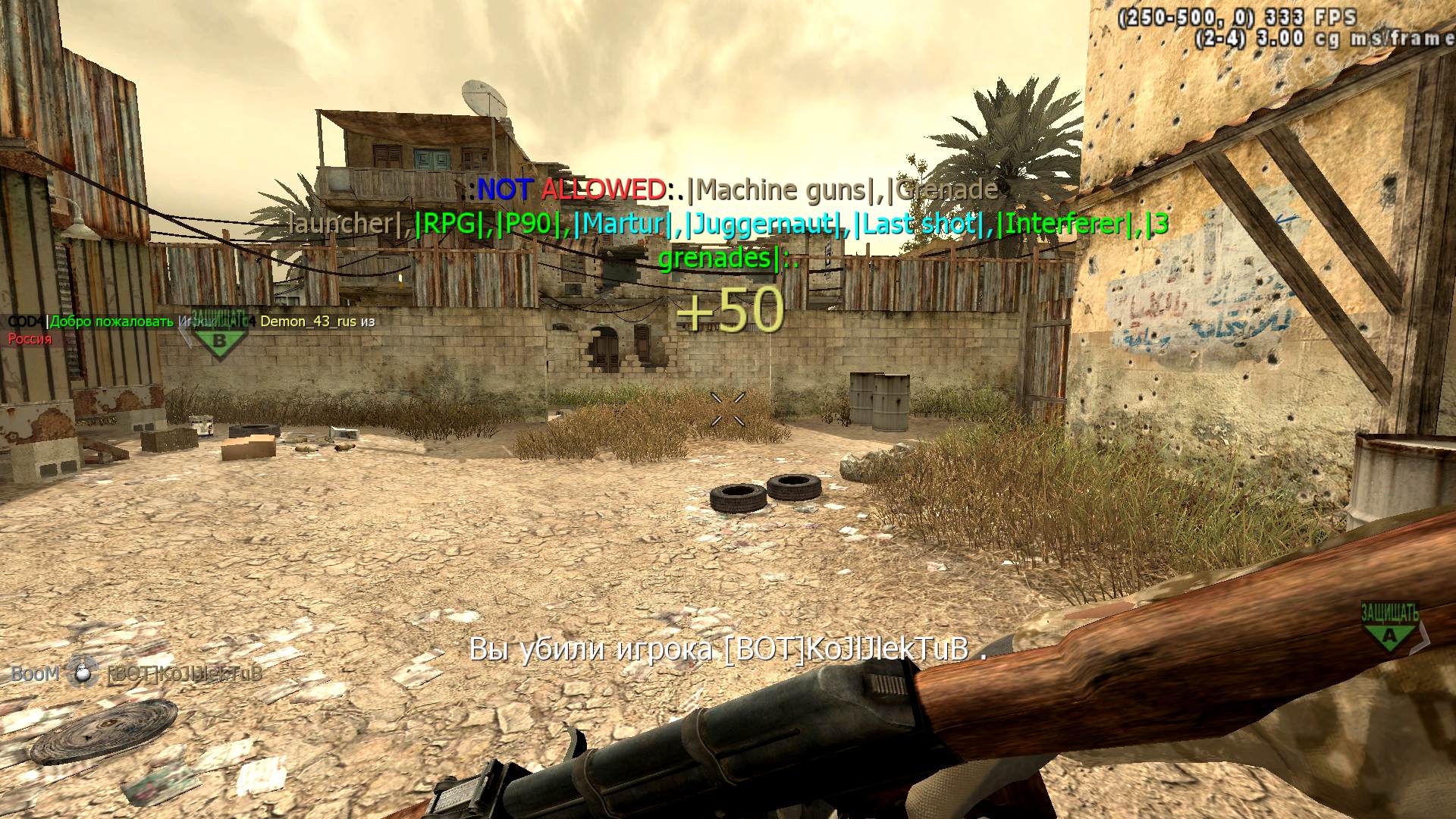Click the grenade icon in the kill feed

(x=82, y=673)
